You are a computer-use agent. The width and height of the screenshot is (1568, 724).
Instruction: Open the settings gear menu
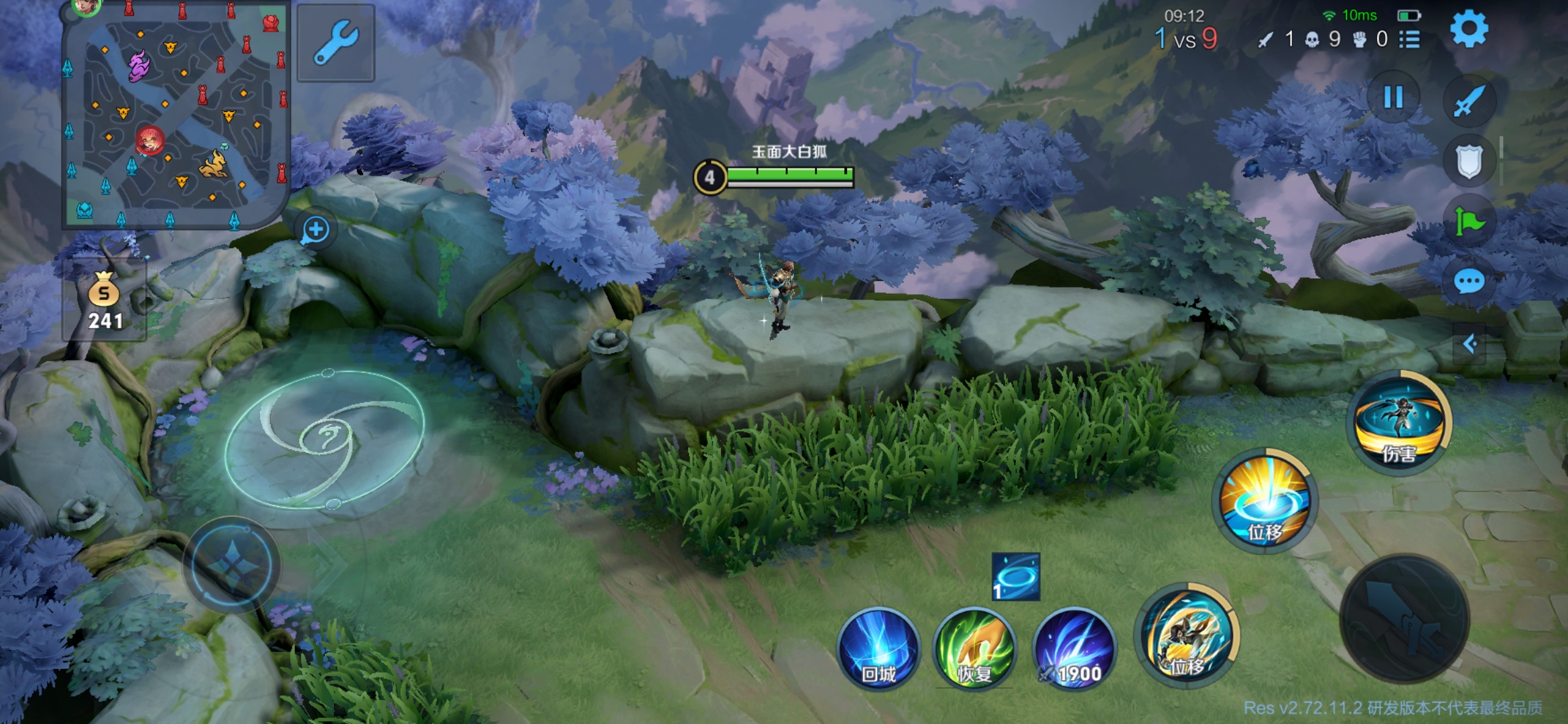click(1469, 29)
